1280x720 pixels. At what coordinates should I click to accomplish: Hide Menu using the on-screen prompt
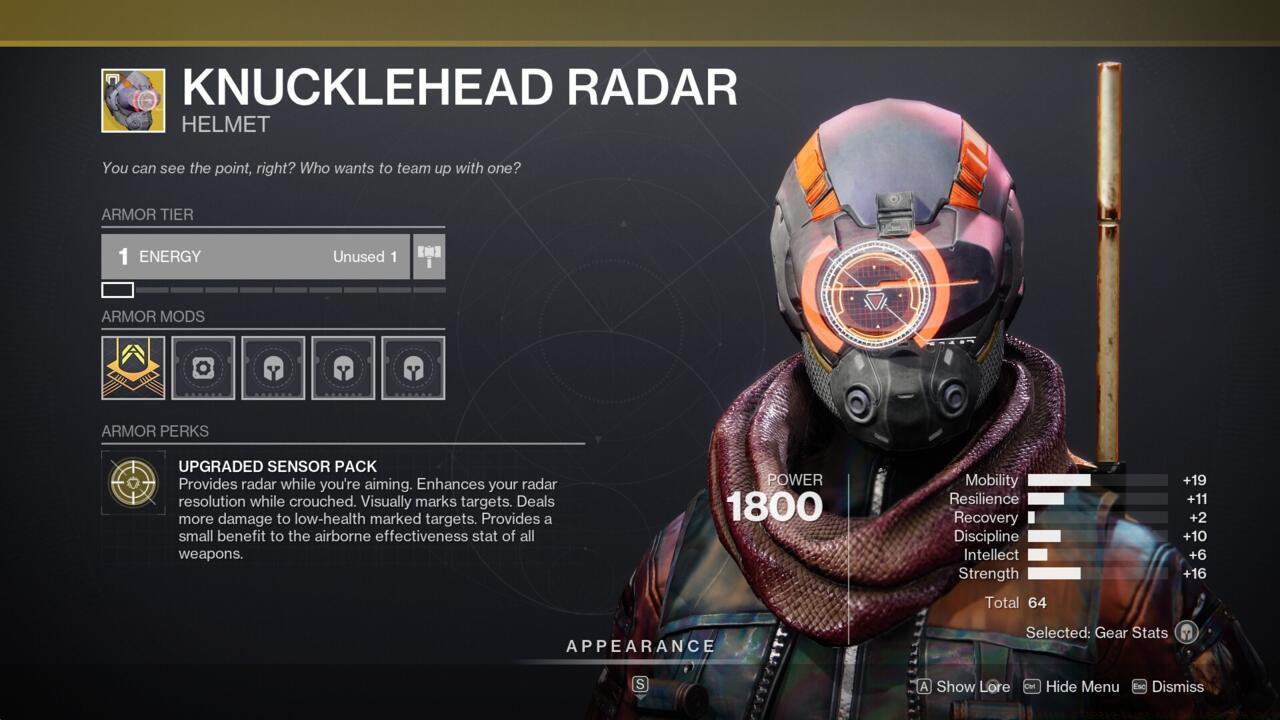(1078, 687)
